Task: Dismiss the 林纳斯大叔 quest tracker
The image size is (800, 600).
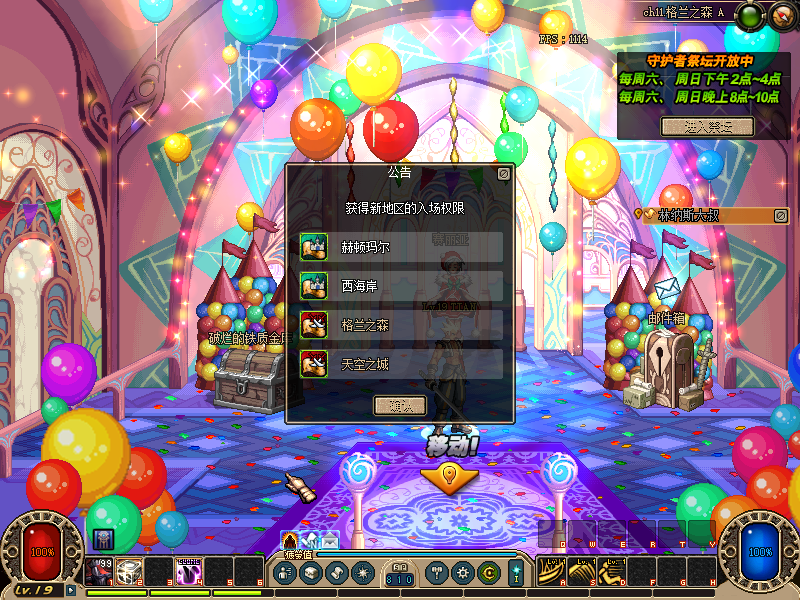Action: pos(782,214)
